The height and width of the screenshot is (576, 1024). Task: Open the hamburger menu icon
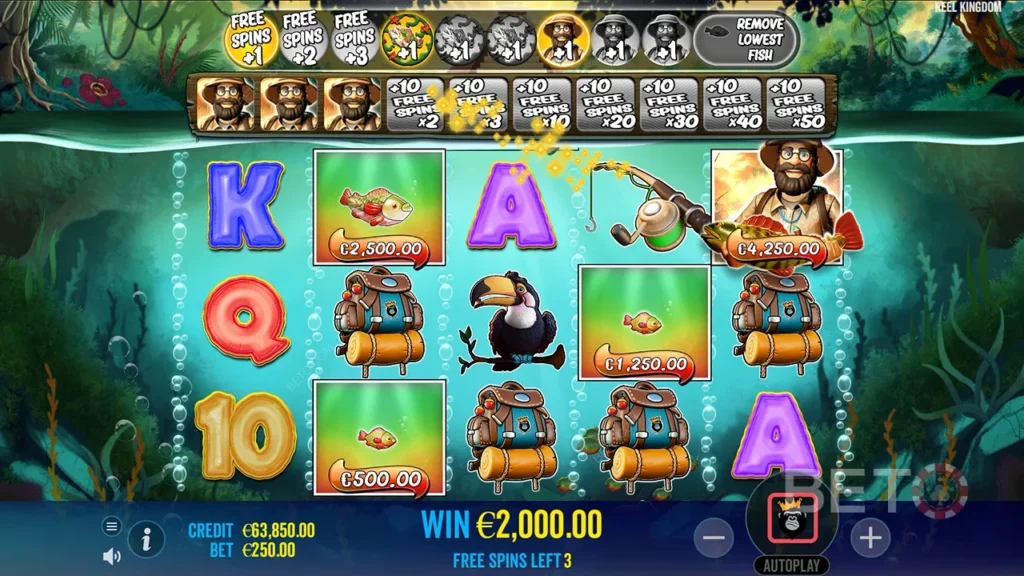[x=111, y=526]
